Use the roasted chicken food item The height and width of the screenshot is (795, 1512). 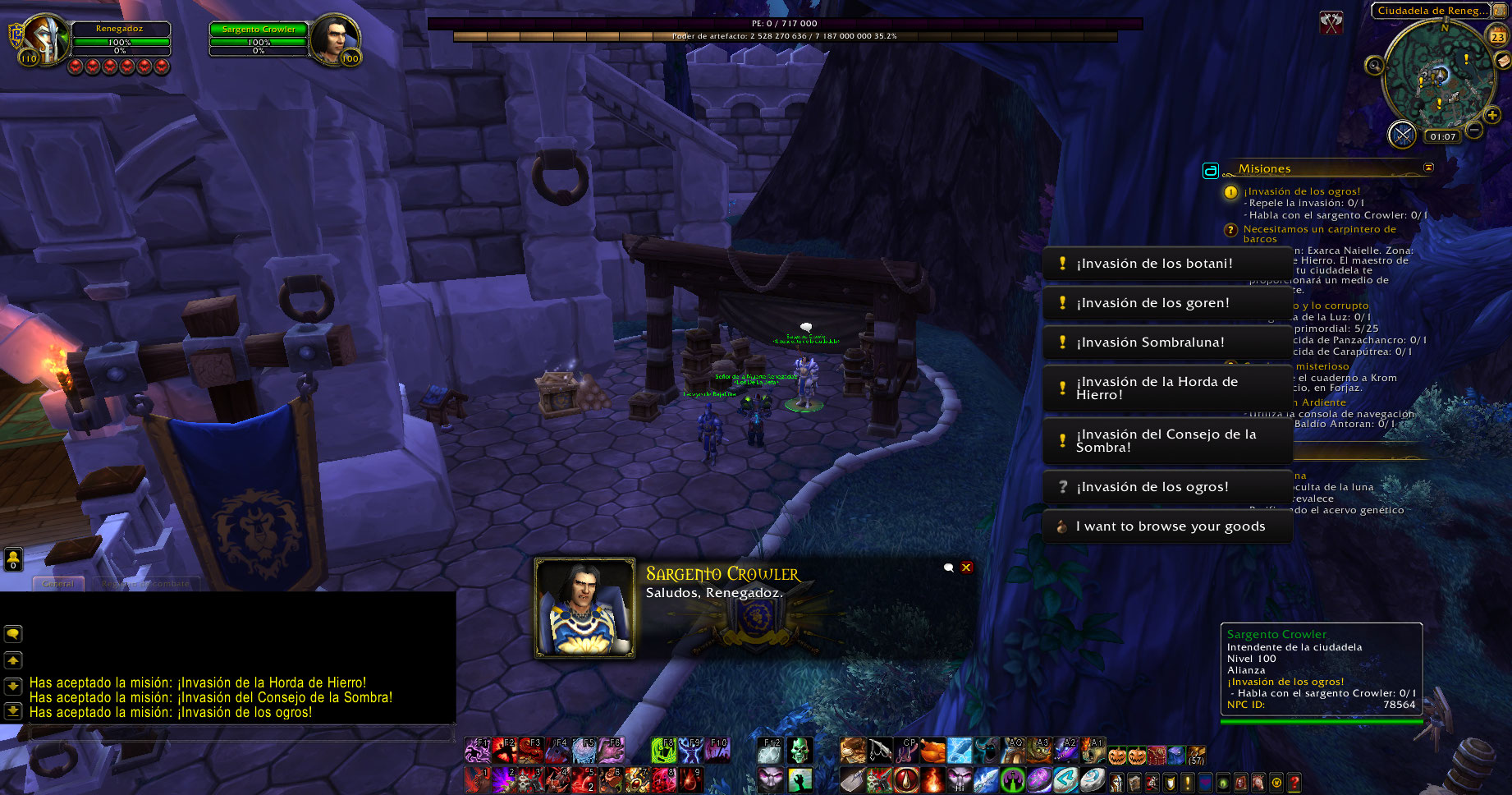932,750
